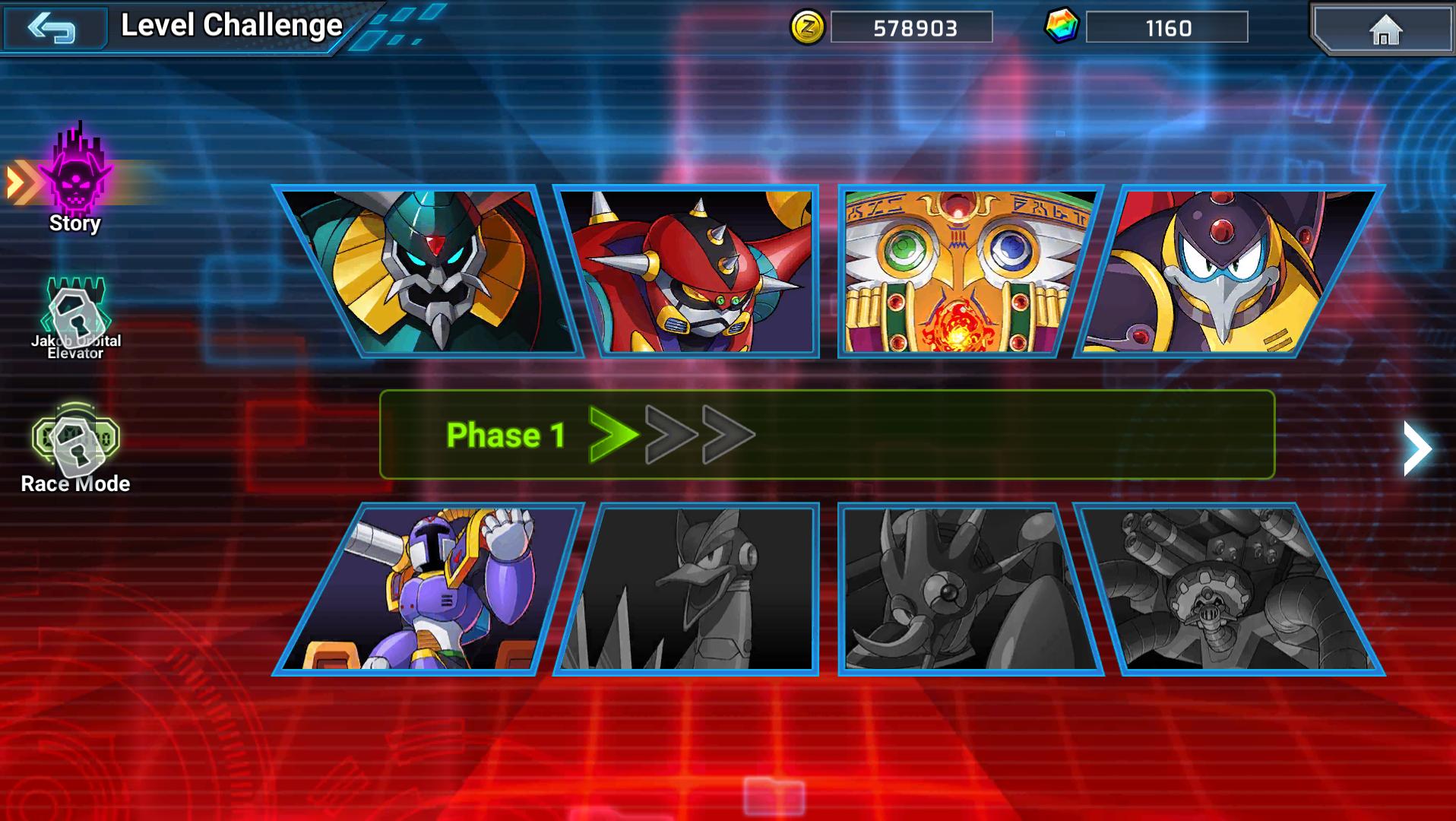The image size is (1456, 821).
Task: Click the Zenny coin currency icon
Action: (x=809, y=27)
